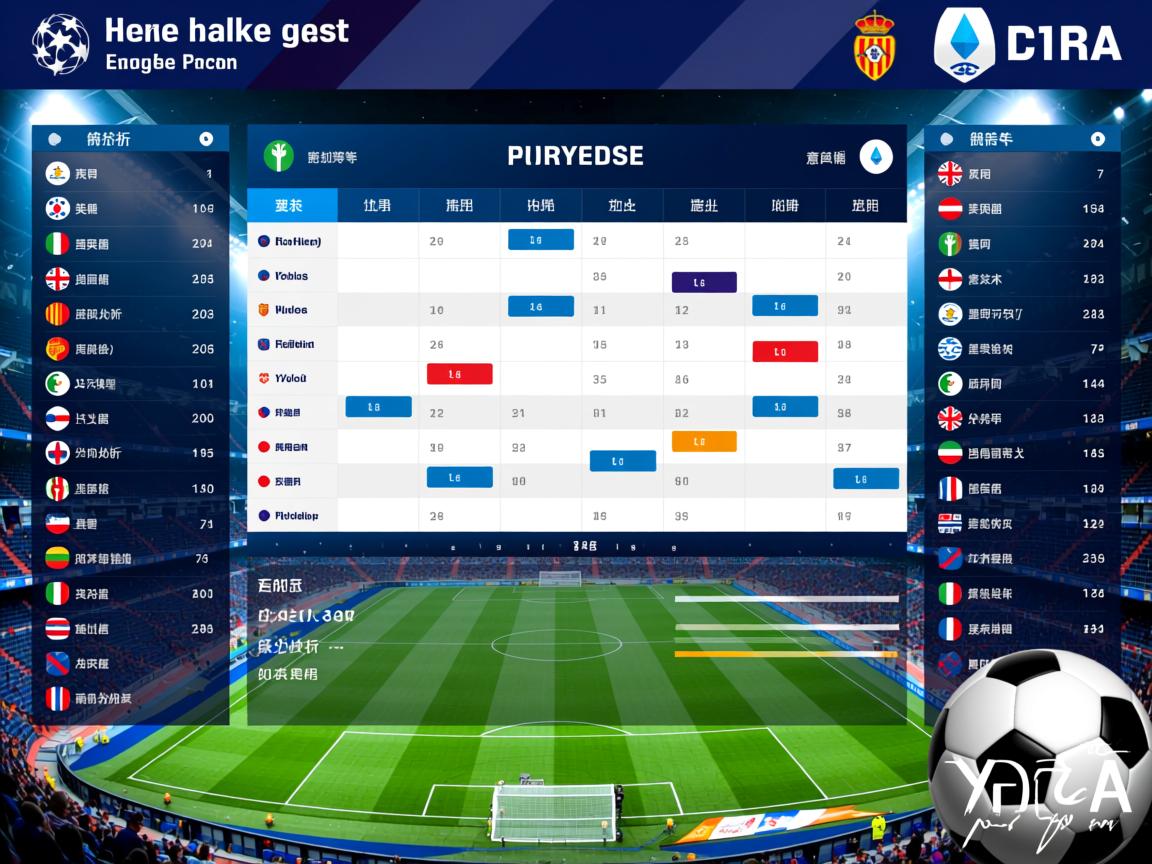Select the left-panel row showing 204

(x=130, y=244)
